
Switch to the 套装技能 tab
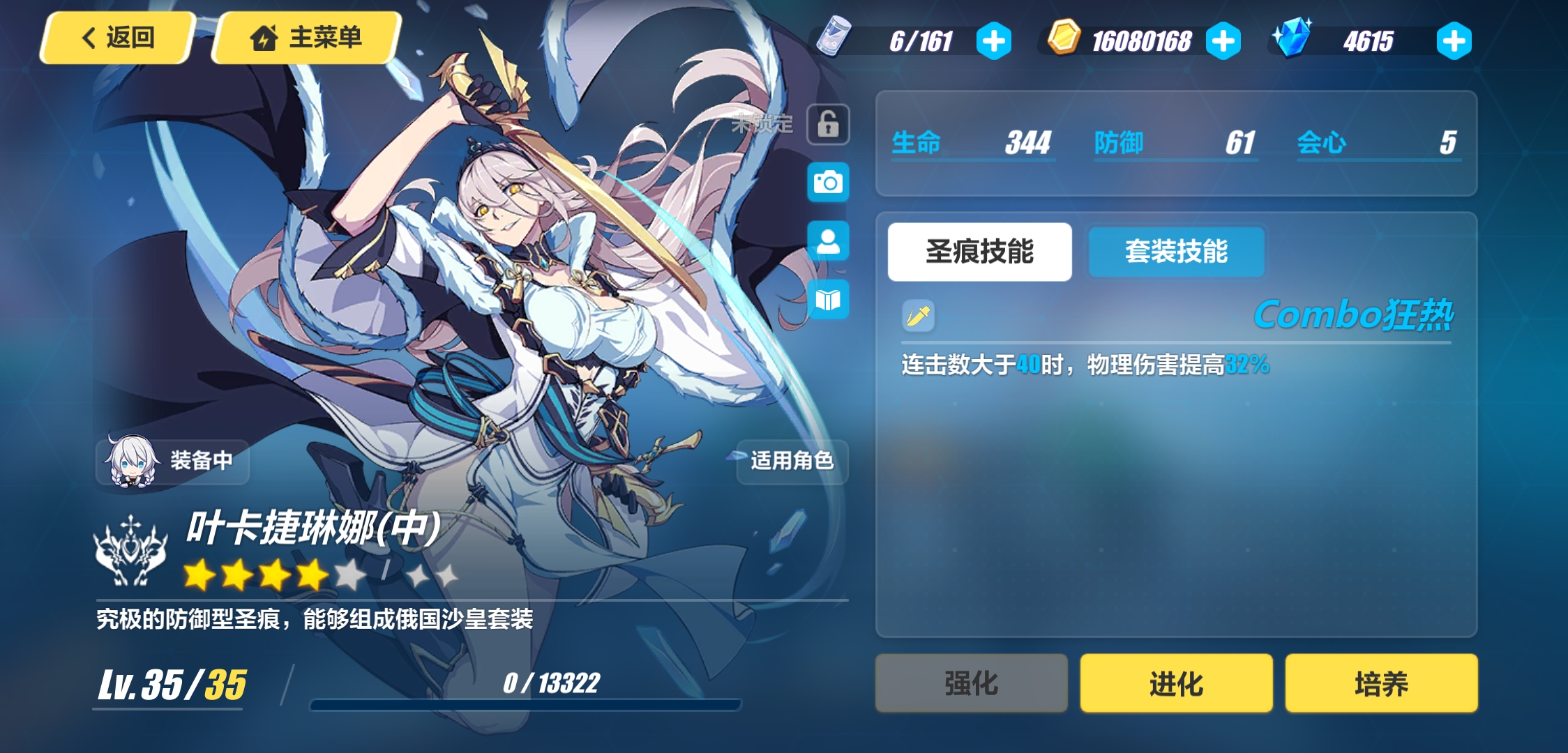1175,252
